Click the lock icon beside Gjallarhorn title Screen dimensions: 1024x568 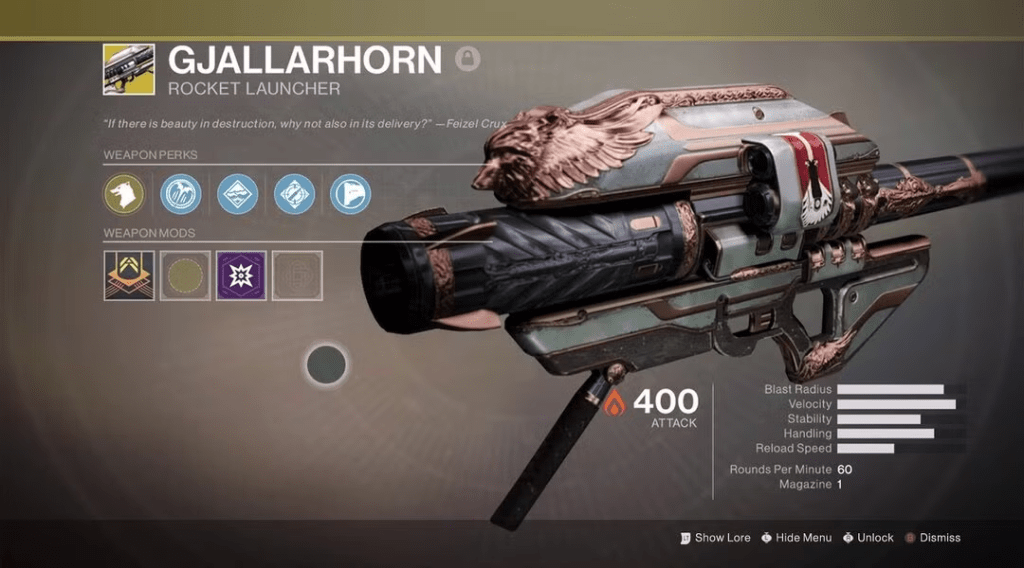click(467, 59)
